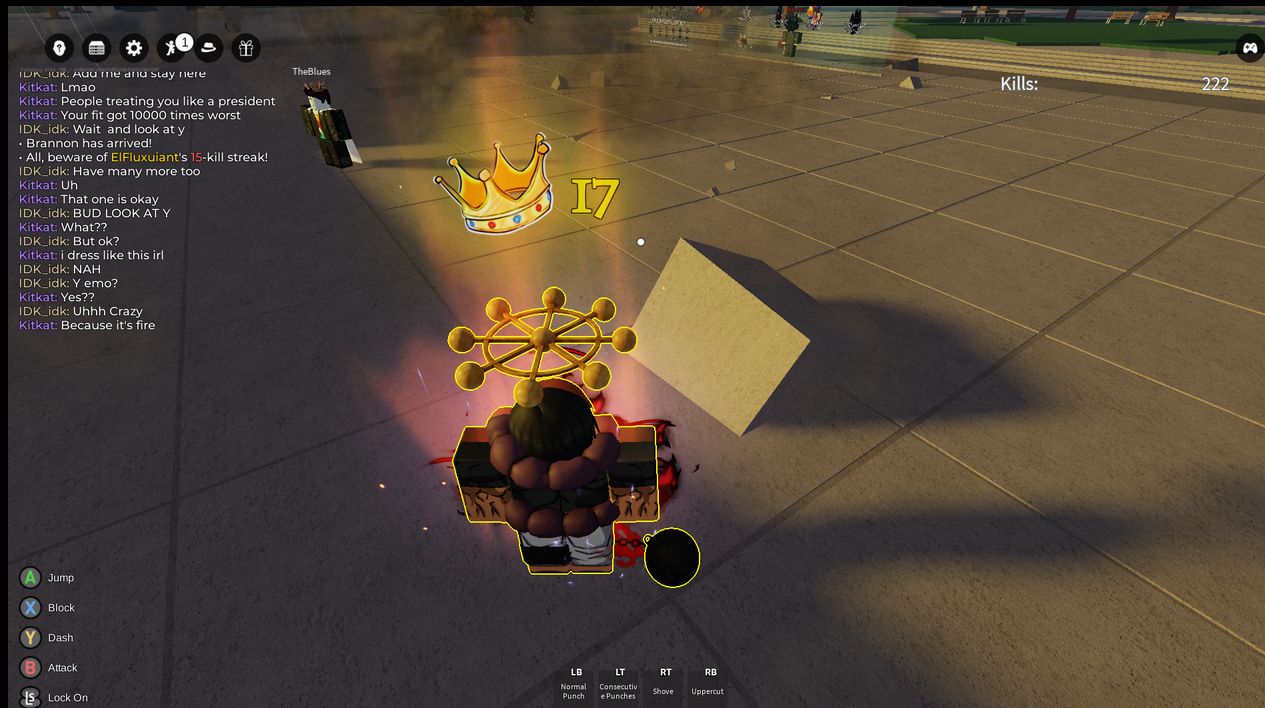The image size is (1265, 708).
Task: Trigger the Uppercut ability slot
Action: 708,683
